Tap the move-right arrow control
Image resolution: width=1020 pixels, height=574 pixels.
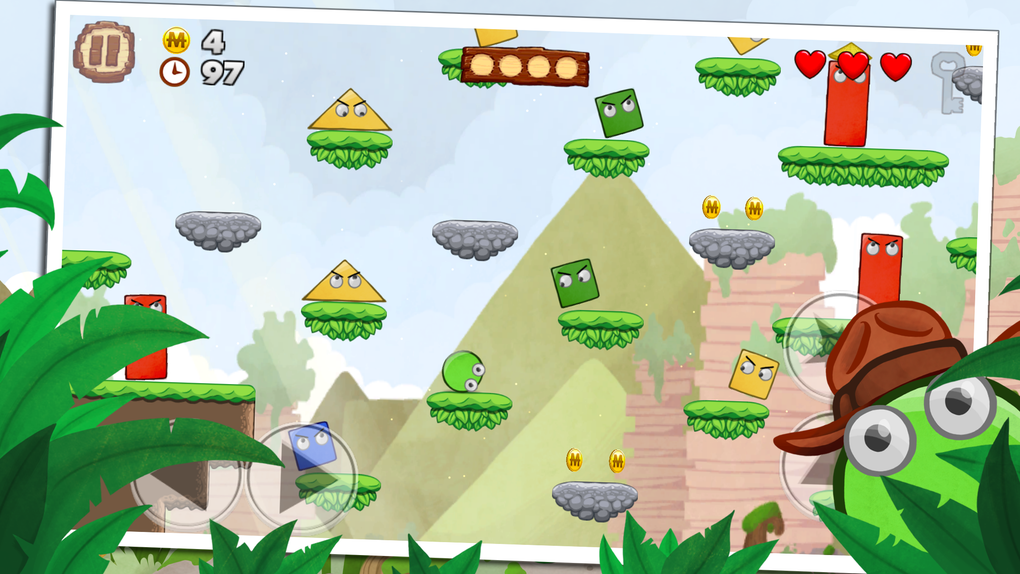click(x=302, y=478)
